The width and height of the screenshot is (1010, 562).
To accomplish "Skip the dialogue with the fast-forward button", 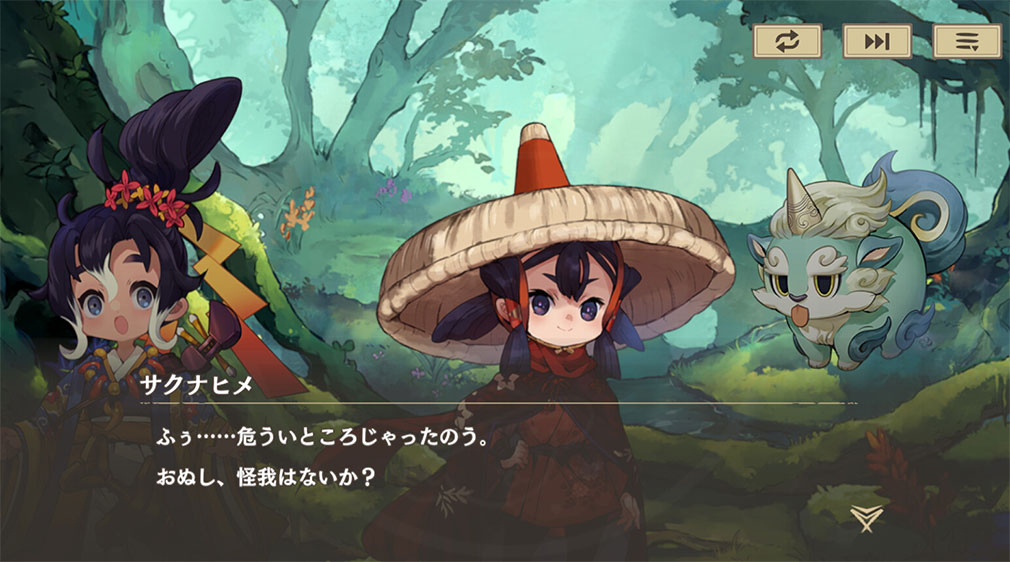I will pyautogui.click(x=876, y=41).
